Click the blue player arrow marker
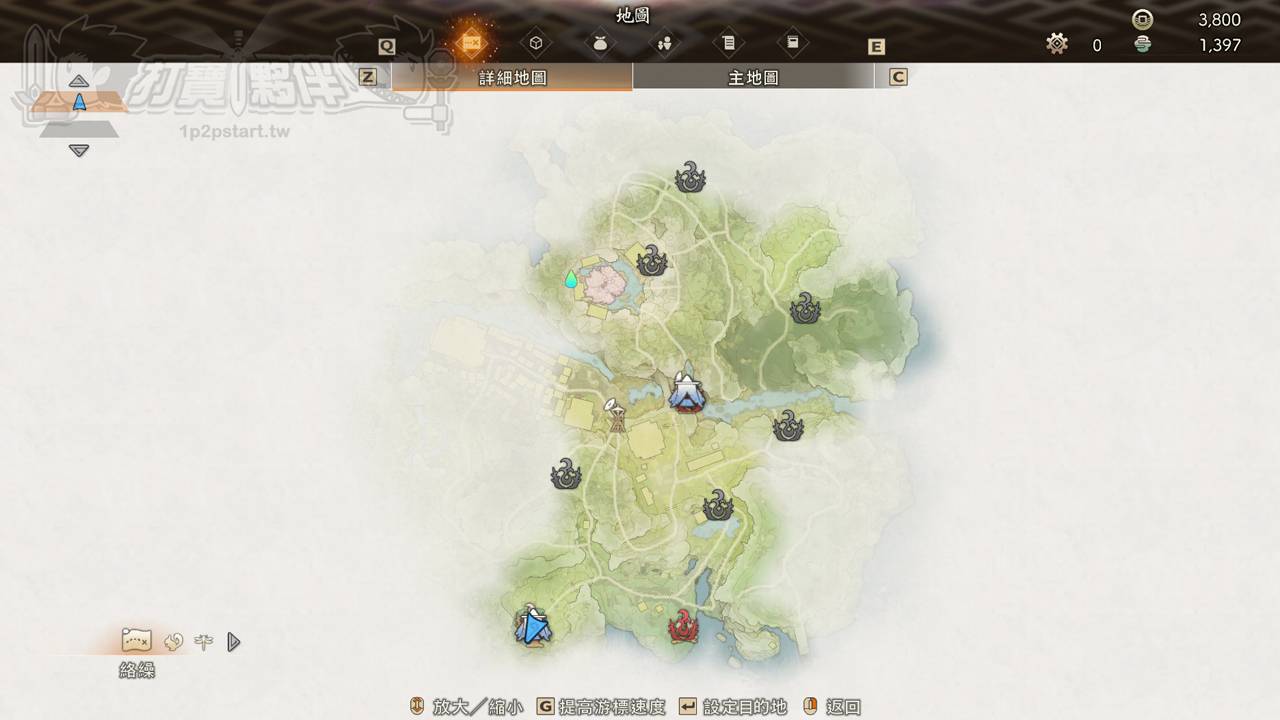Viewport: 1280px width, 720px height. [534, 627]
